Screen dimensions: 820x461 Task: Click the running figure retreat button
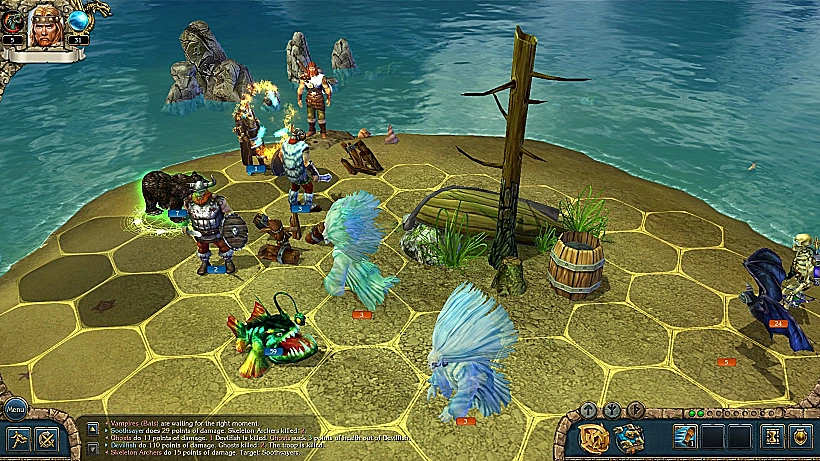click(17, 438)
